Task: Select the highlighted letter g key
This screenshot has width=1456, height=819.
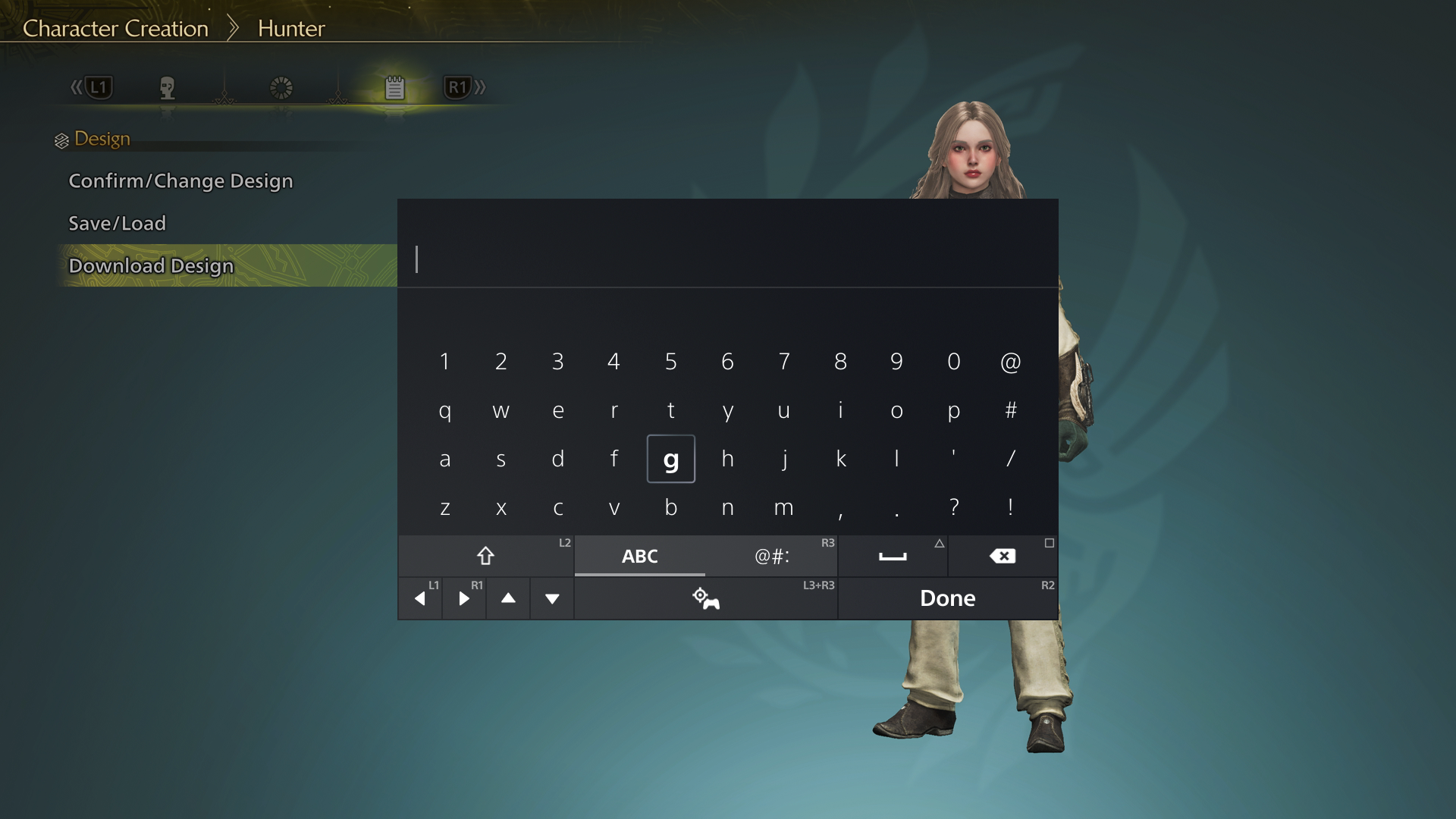Action: pyautogui.click(x=671, y=459)
